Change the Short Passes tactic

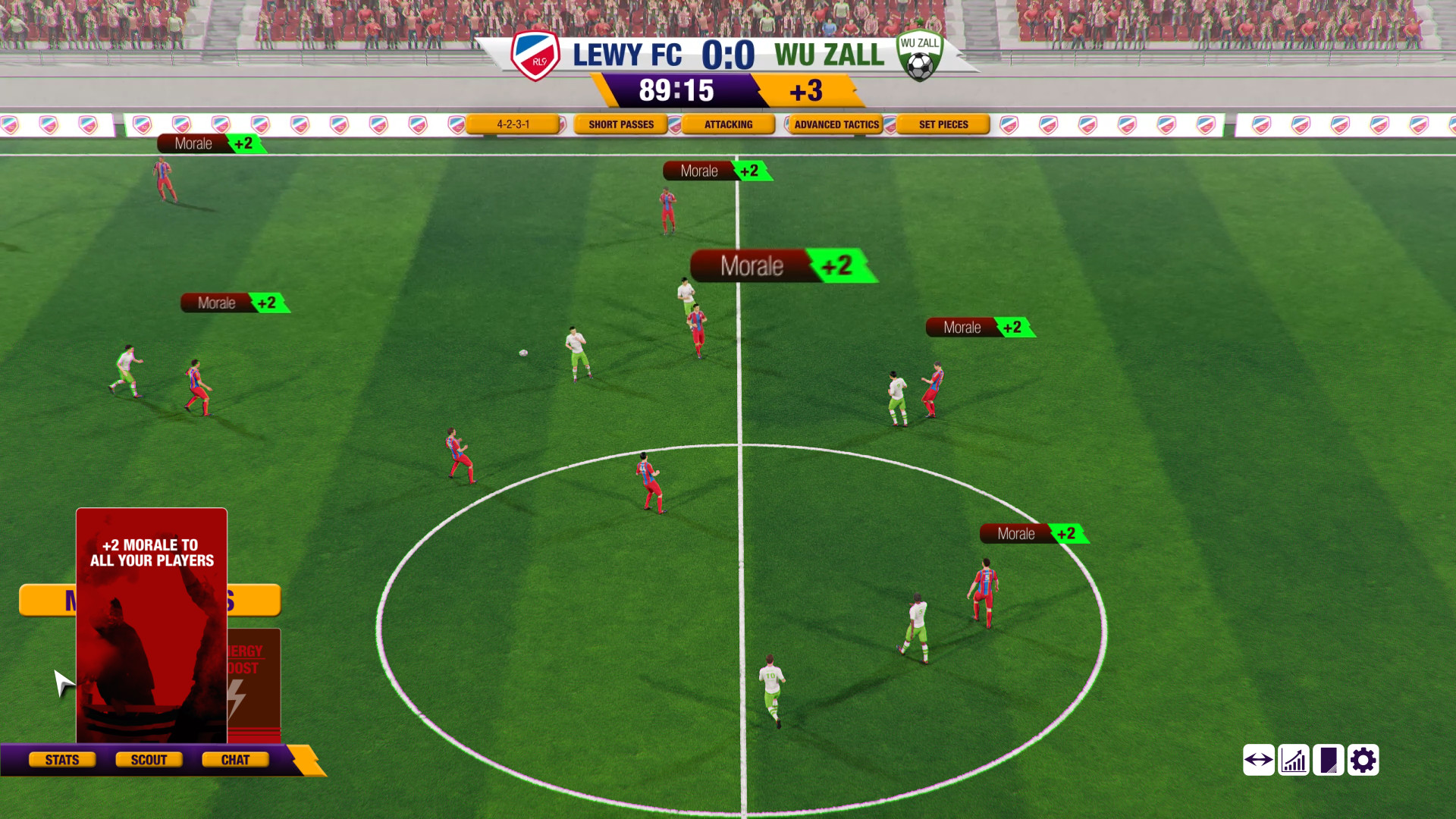point(620,124)
